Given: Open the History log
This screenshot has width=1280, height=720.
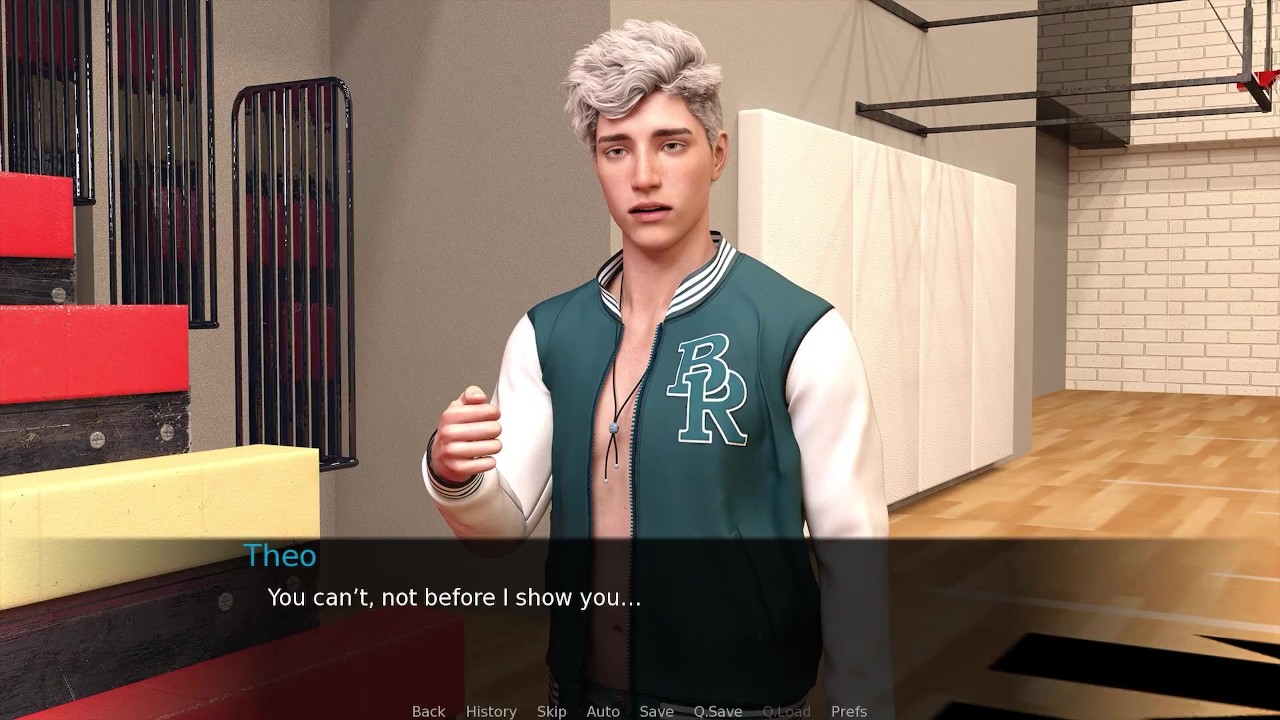Looking at the screenshot, I should pos(491,711).
